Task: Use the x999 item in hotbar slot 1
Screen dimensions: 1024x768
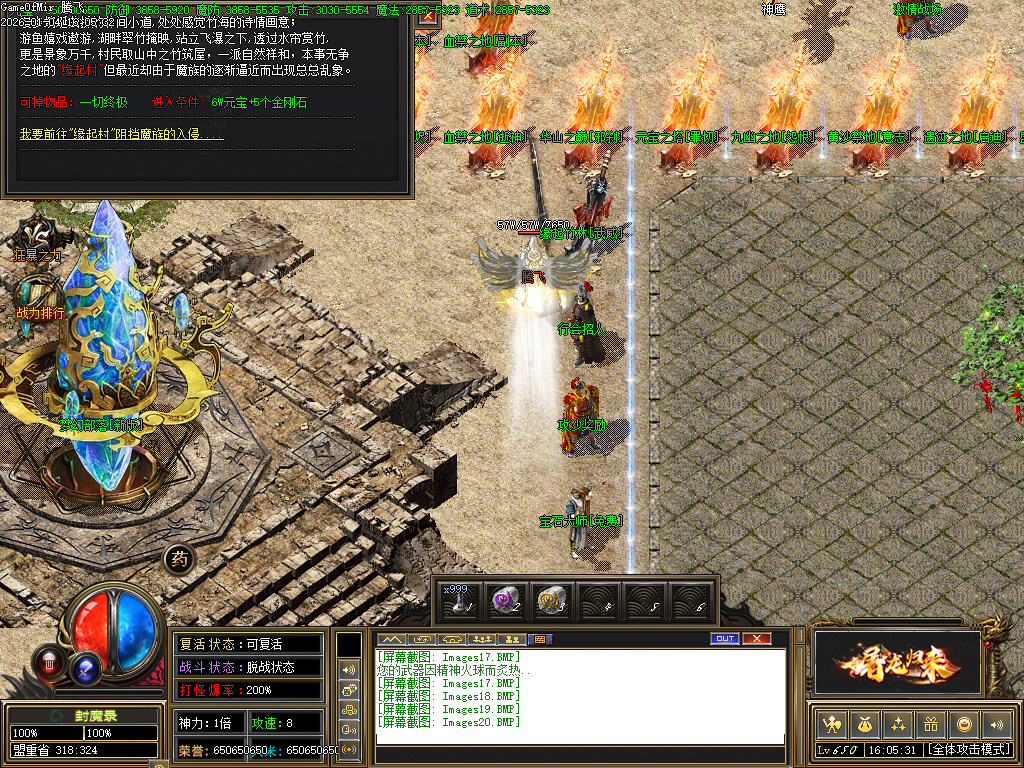Action: coord(459,600)
